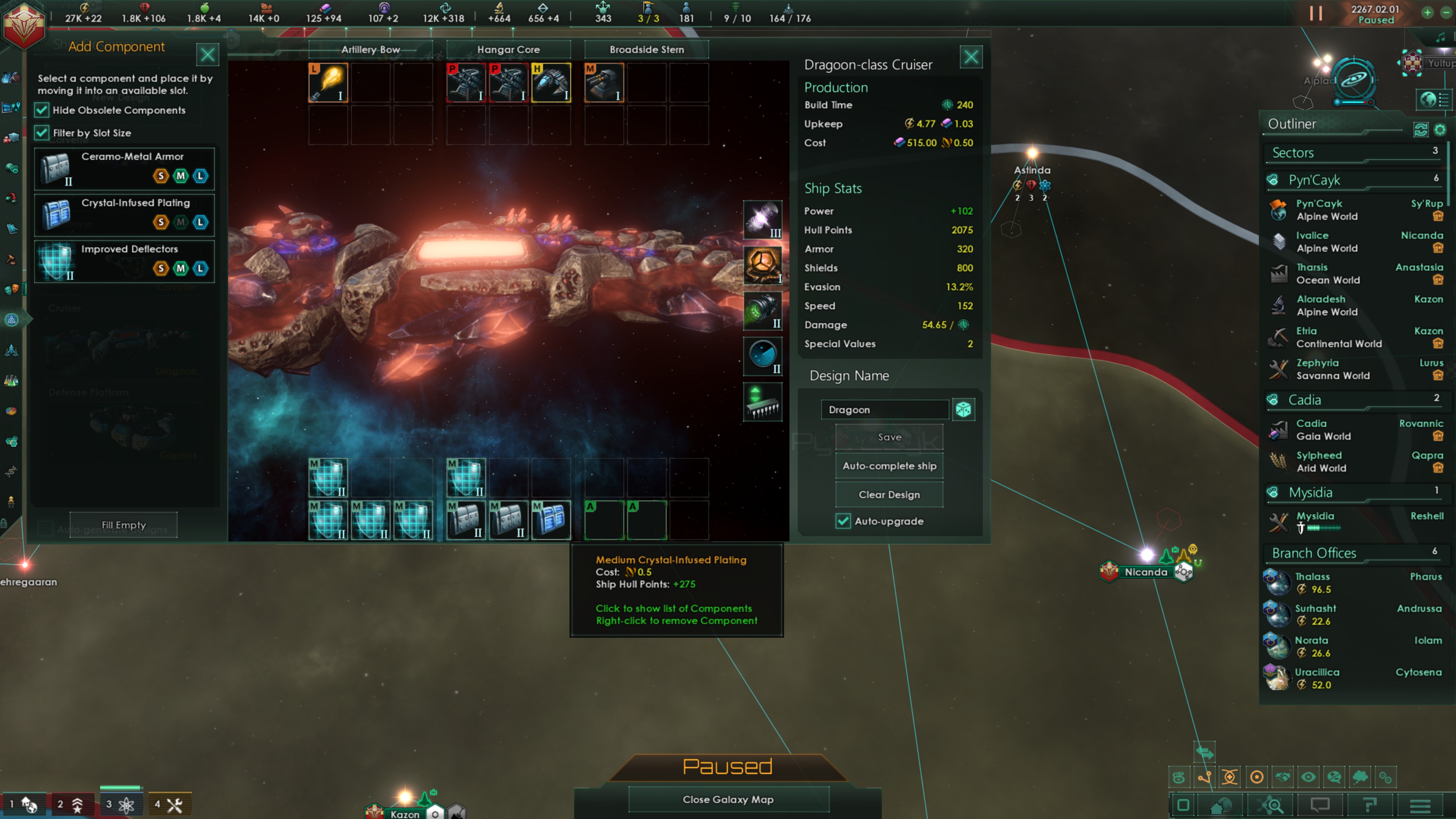1456x819 pixels.
Task: Open Broadside Stern section selector
Action: (646, 50)
